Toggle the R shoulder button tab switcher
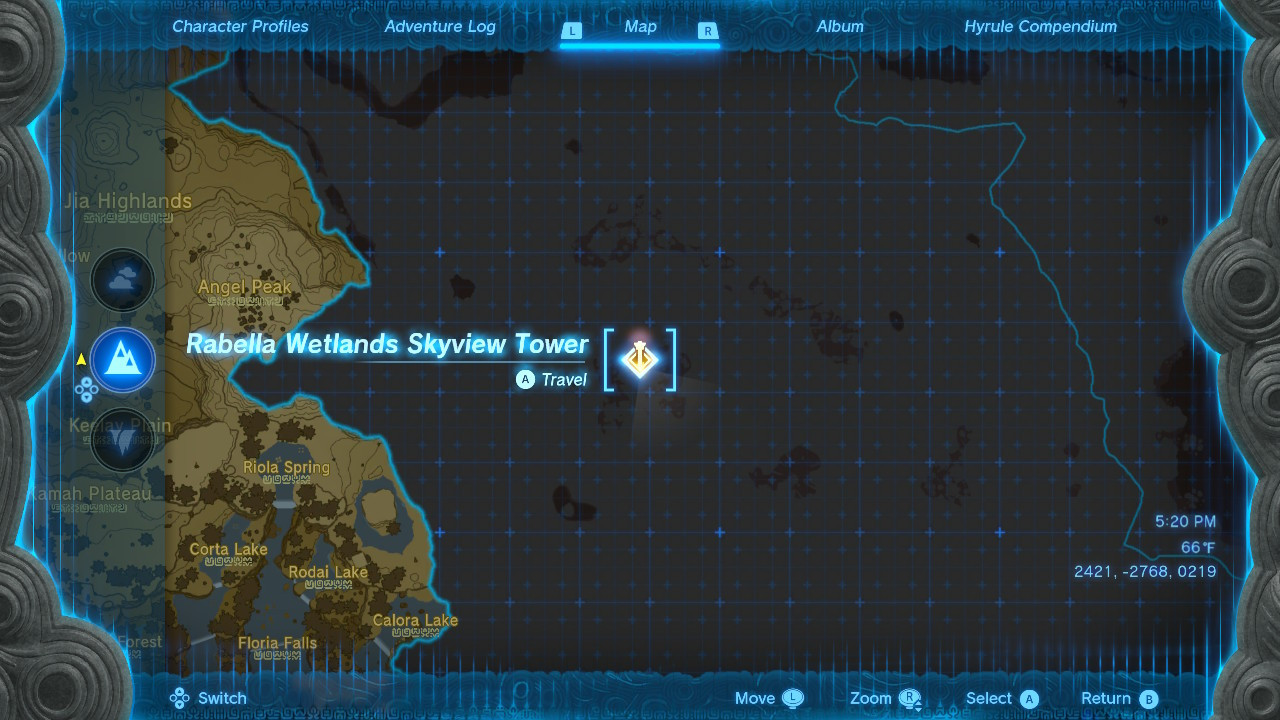1280x720 pixels. pos(708,31)
